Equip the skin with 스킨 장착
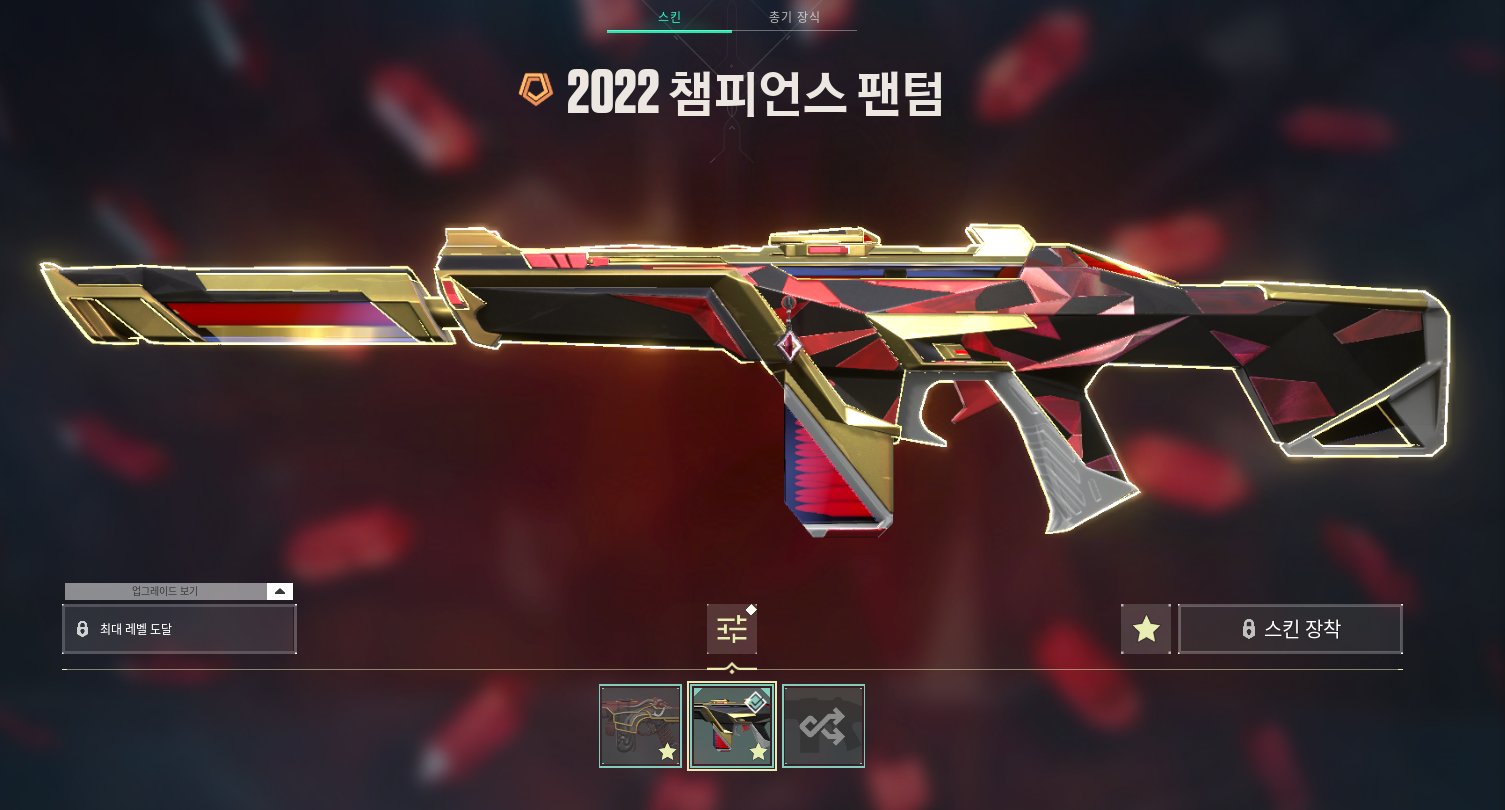This screenshot has height=810, width=1505. coord(1290,629)
